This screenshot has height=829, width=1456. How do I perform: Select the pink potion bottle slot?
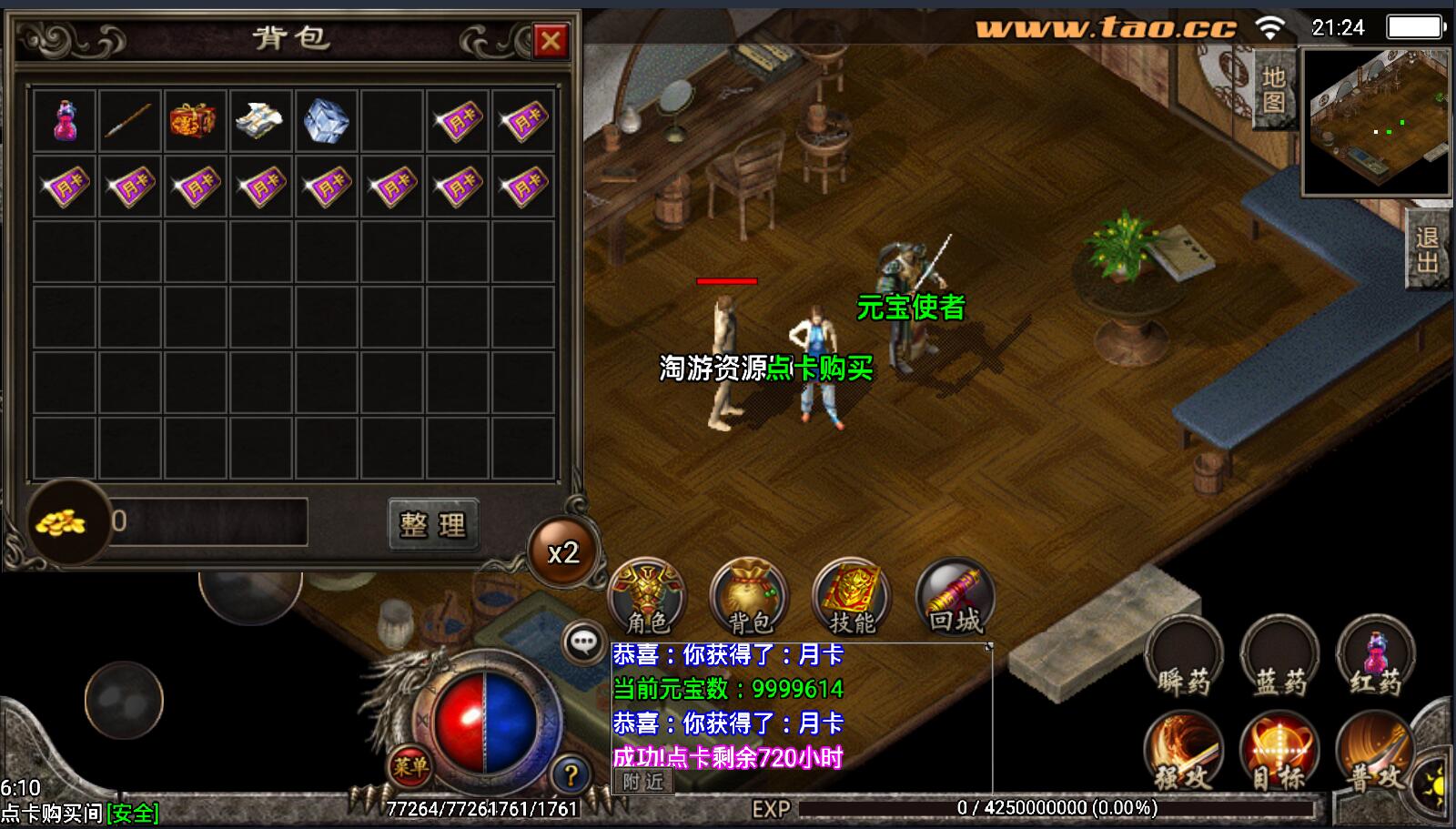(x=65, y=120)
